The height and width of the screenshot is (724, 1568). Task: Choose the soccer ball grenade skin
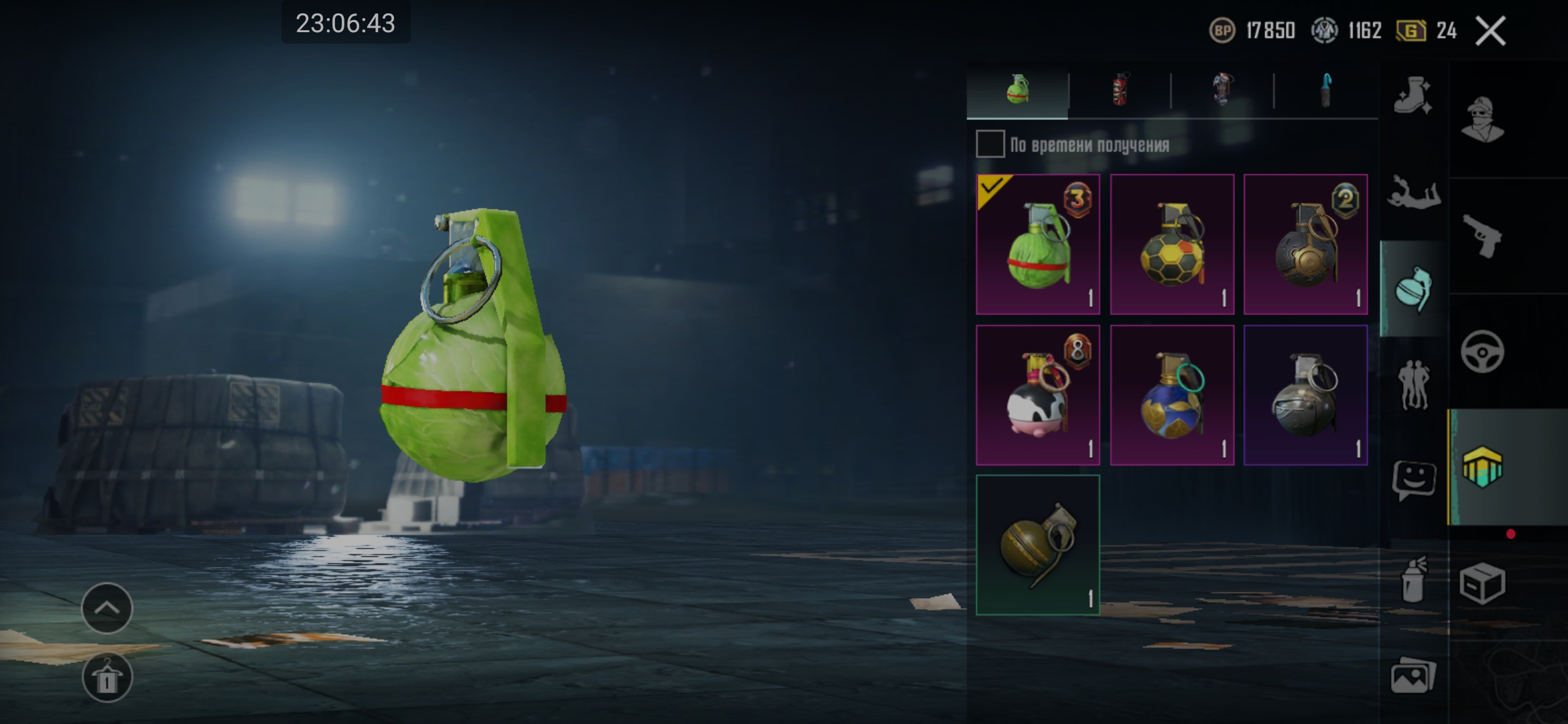click(1172, 244)
